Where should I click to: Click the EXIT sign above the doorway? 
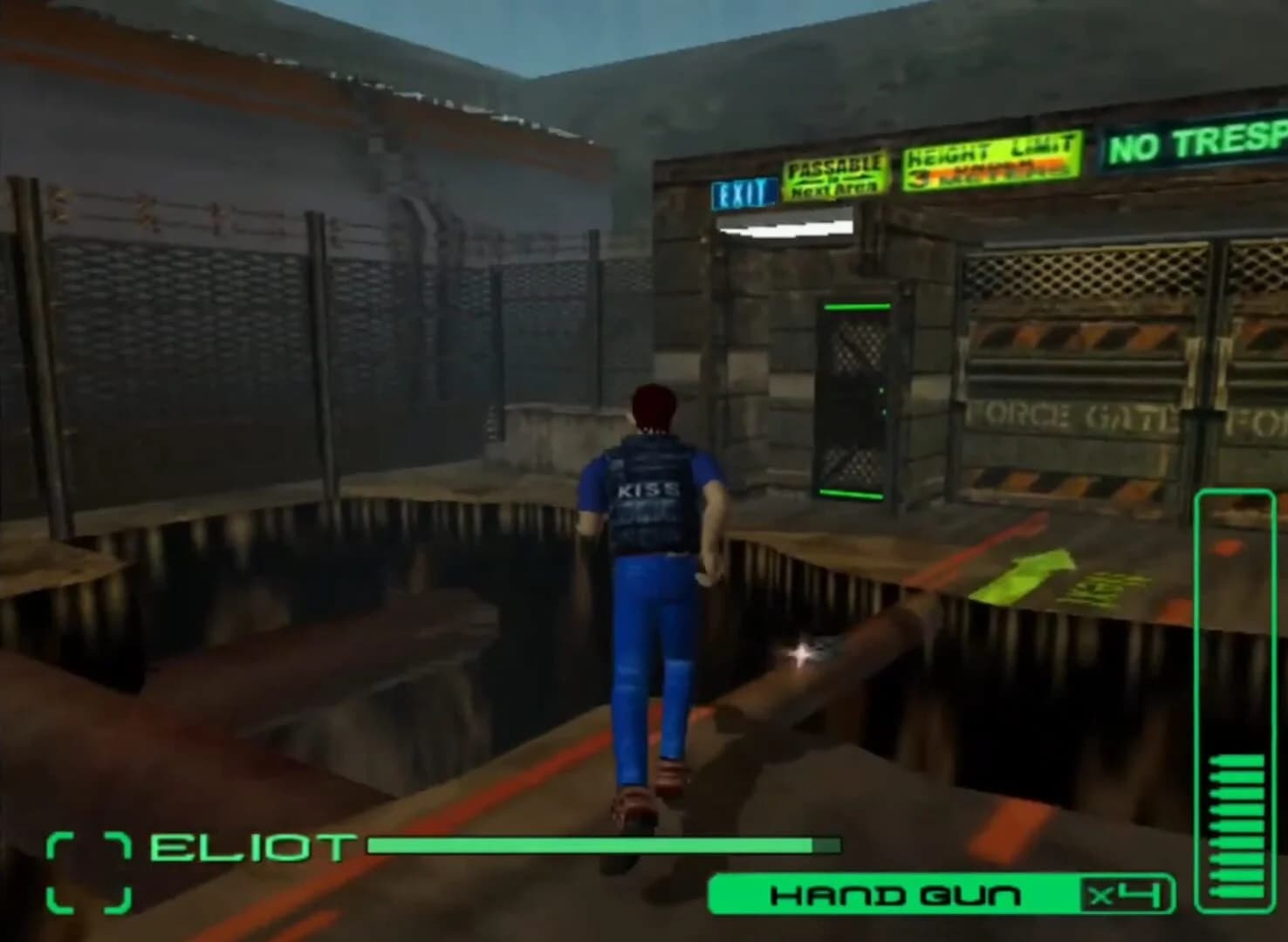[743, 190]
